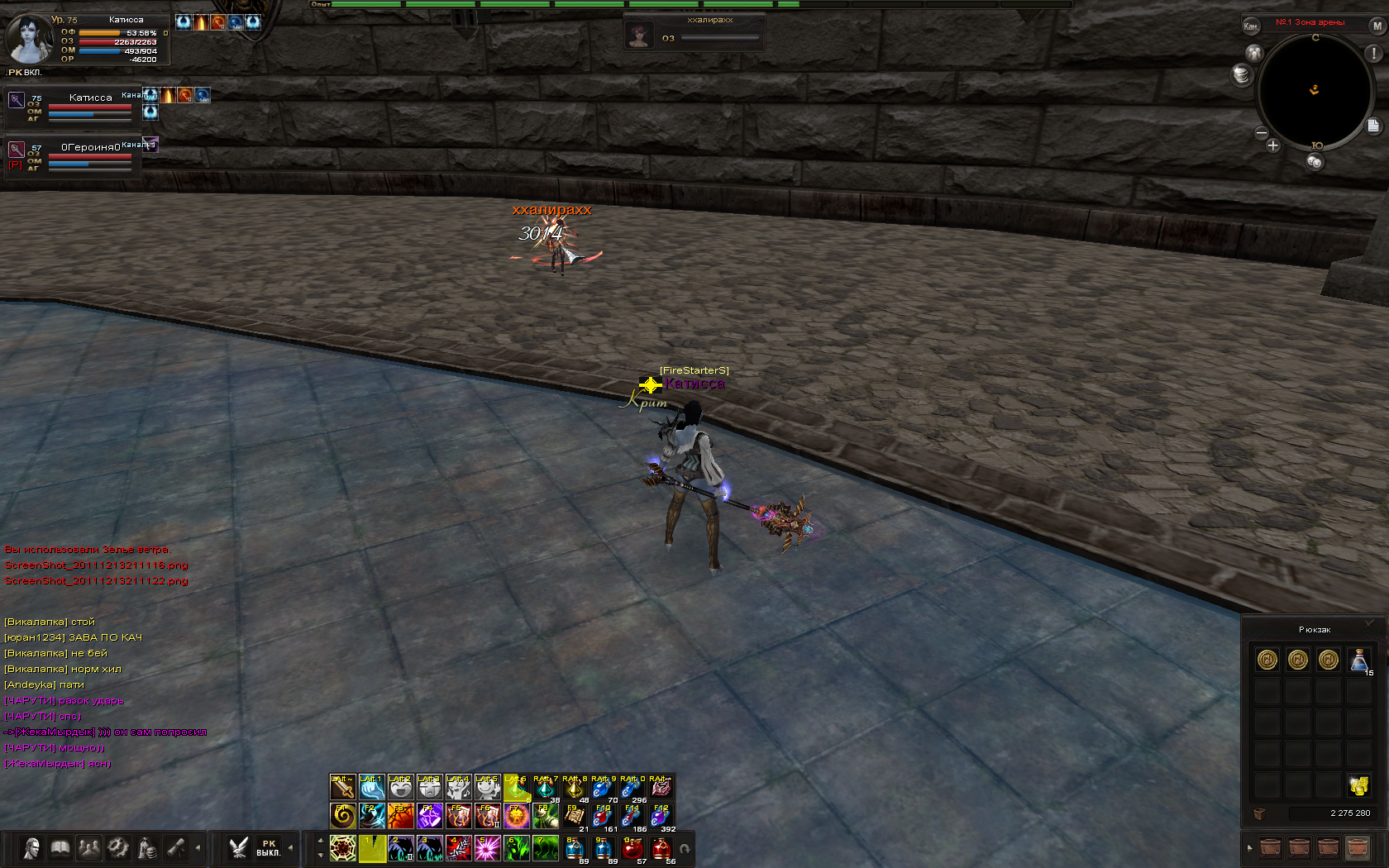This screenshot has height=868, width=1389.
Task: Open the gear settings icon
Action: (118, 848)
